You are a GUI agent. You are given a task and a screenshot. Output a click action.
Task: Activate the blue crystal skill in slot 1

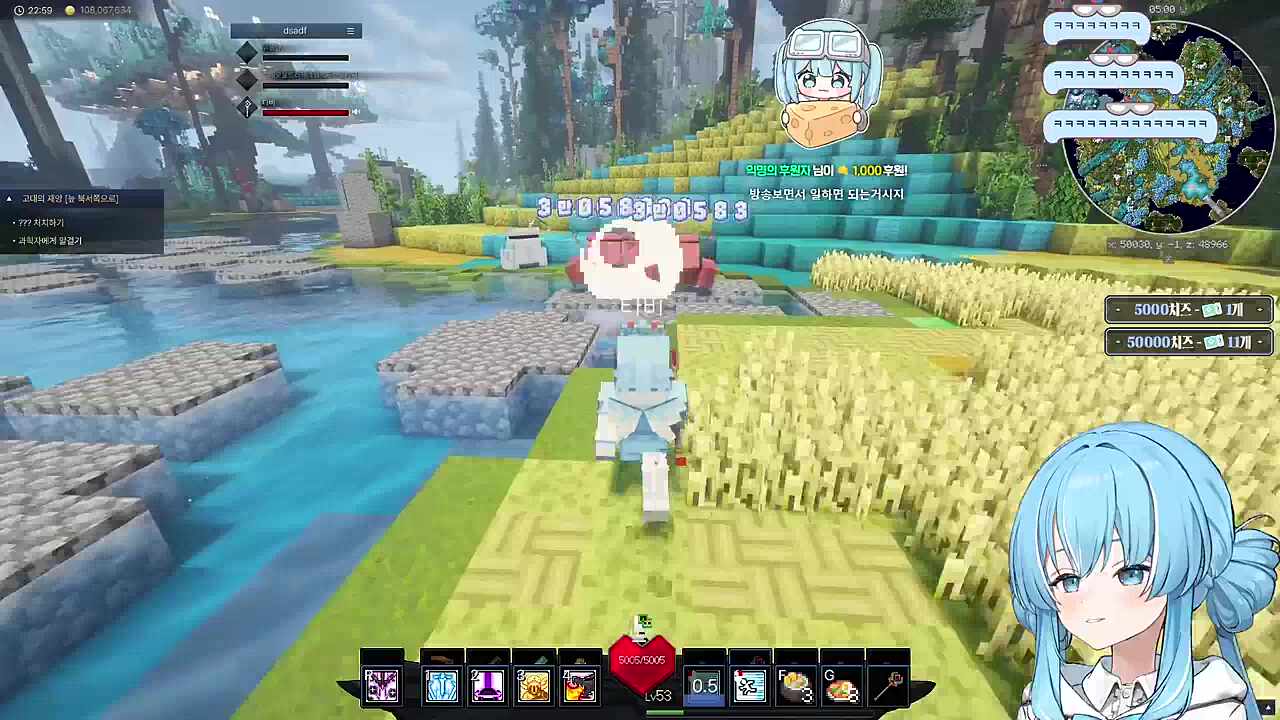pyautogui.click(x=441, y=686)
